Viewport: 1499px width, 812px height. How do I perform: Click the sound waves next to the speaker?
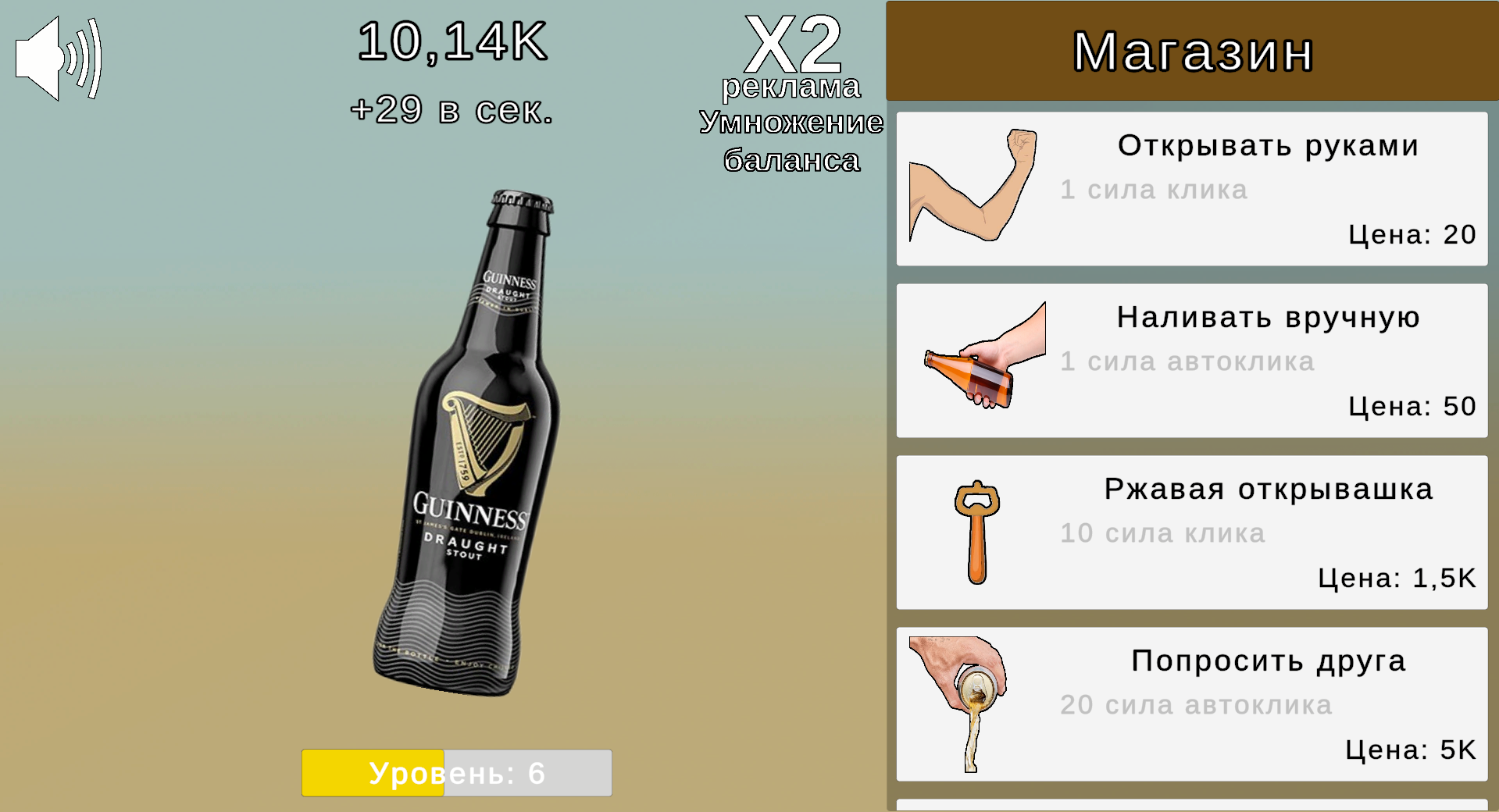click(86, 59)
